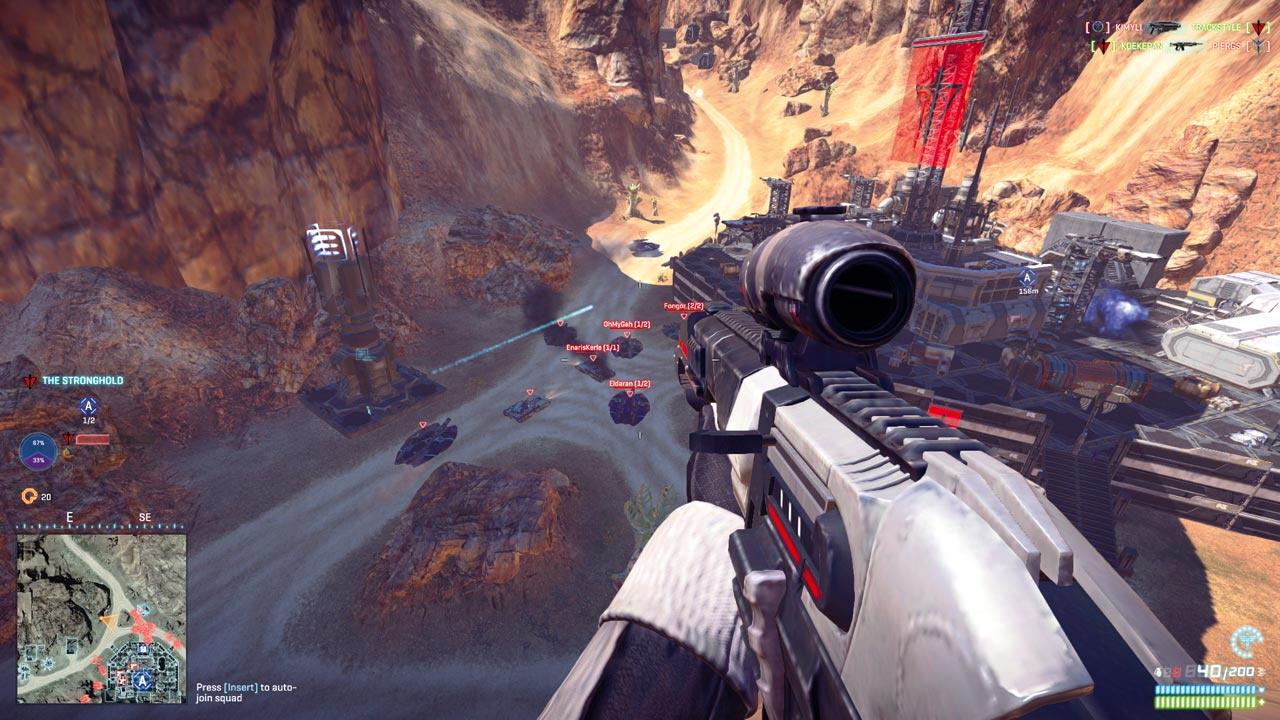Select The Stronghold facility label
This screenshot has height=720, width=1280.
coord(82,381)
